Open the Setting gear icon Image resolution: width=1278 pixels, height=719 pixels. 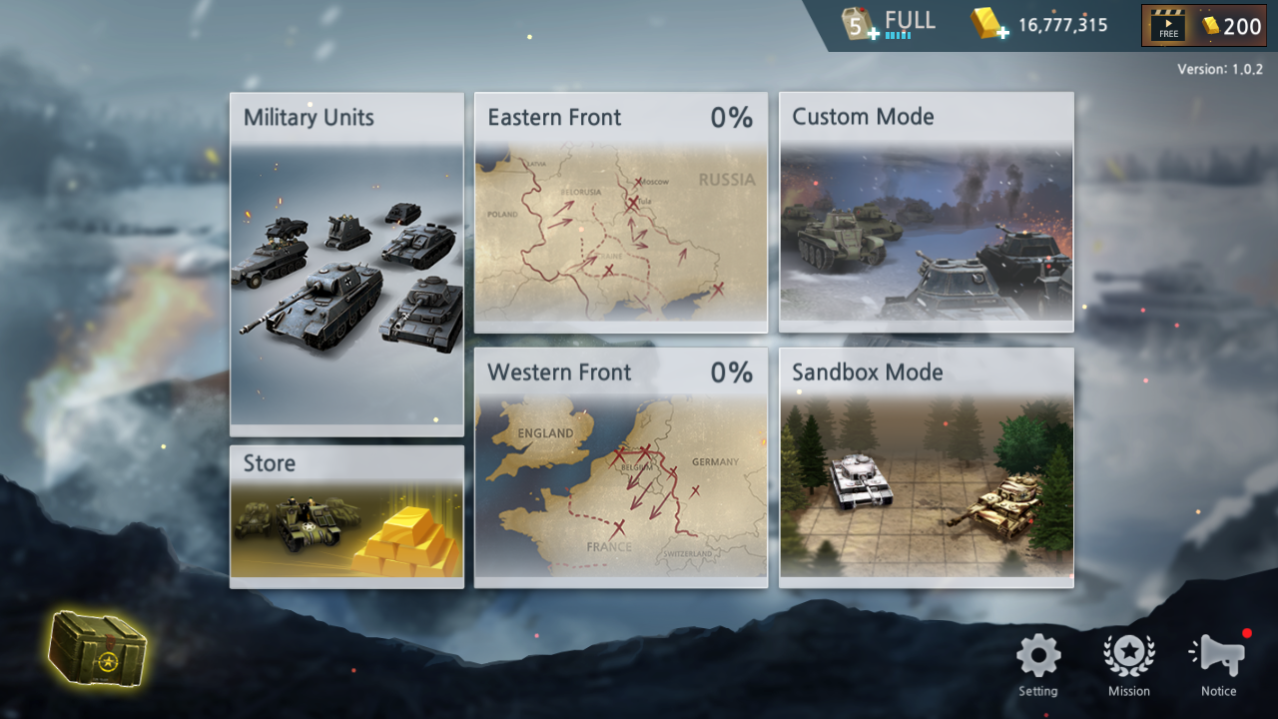1038,660
